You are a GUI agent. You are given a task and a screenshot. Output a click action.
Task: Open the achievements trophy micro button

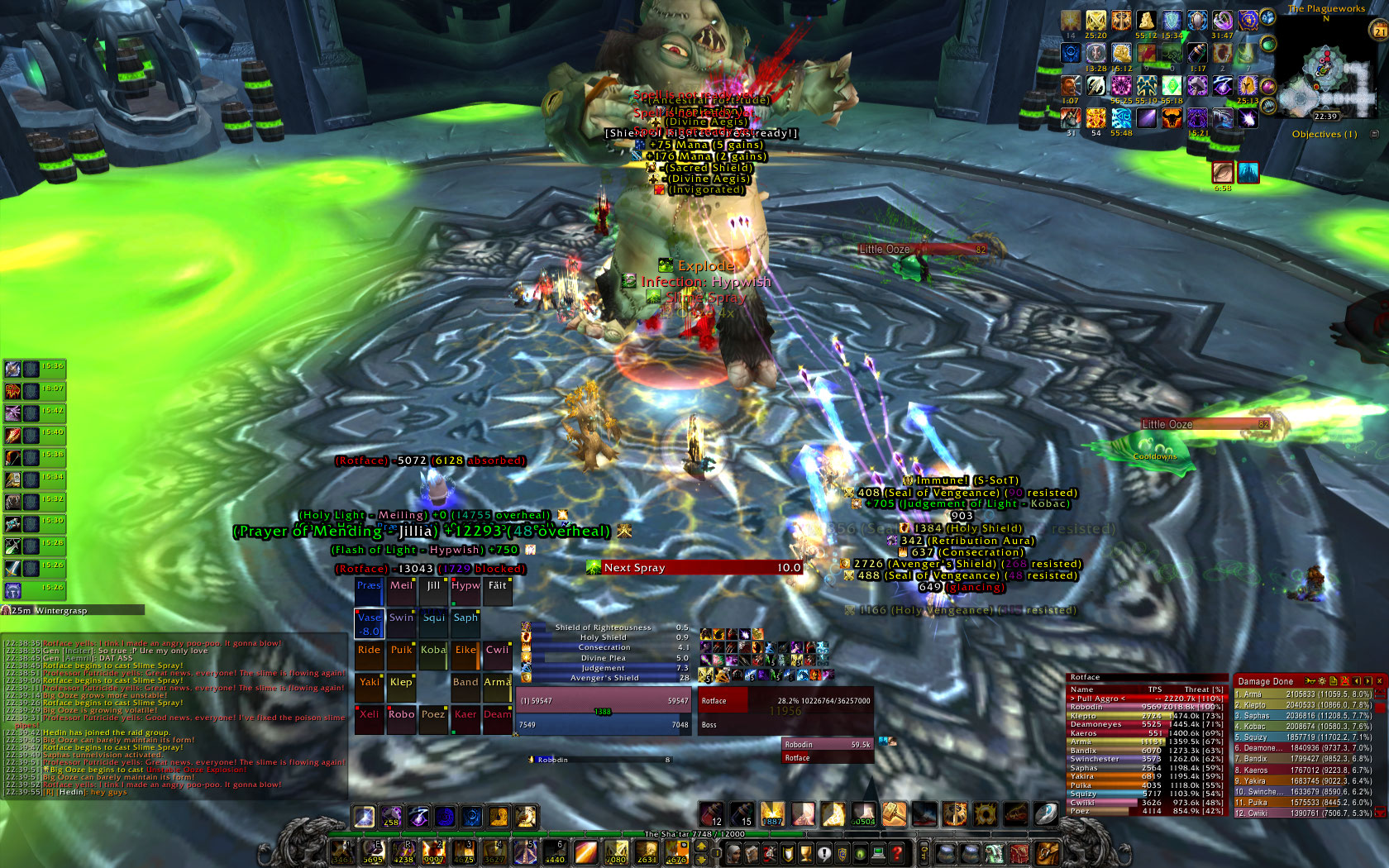click(806, 853)
